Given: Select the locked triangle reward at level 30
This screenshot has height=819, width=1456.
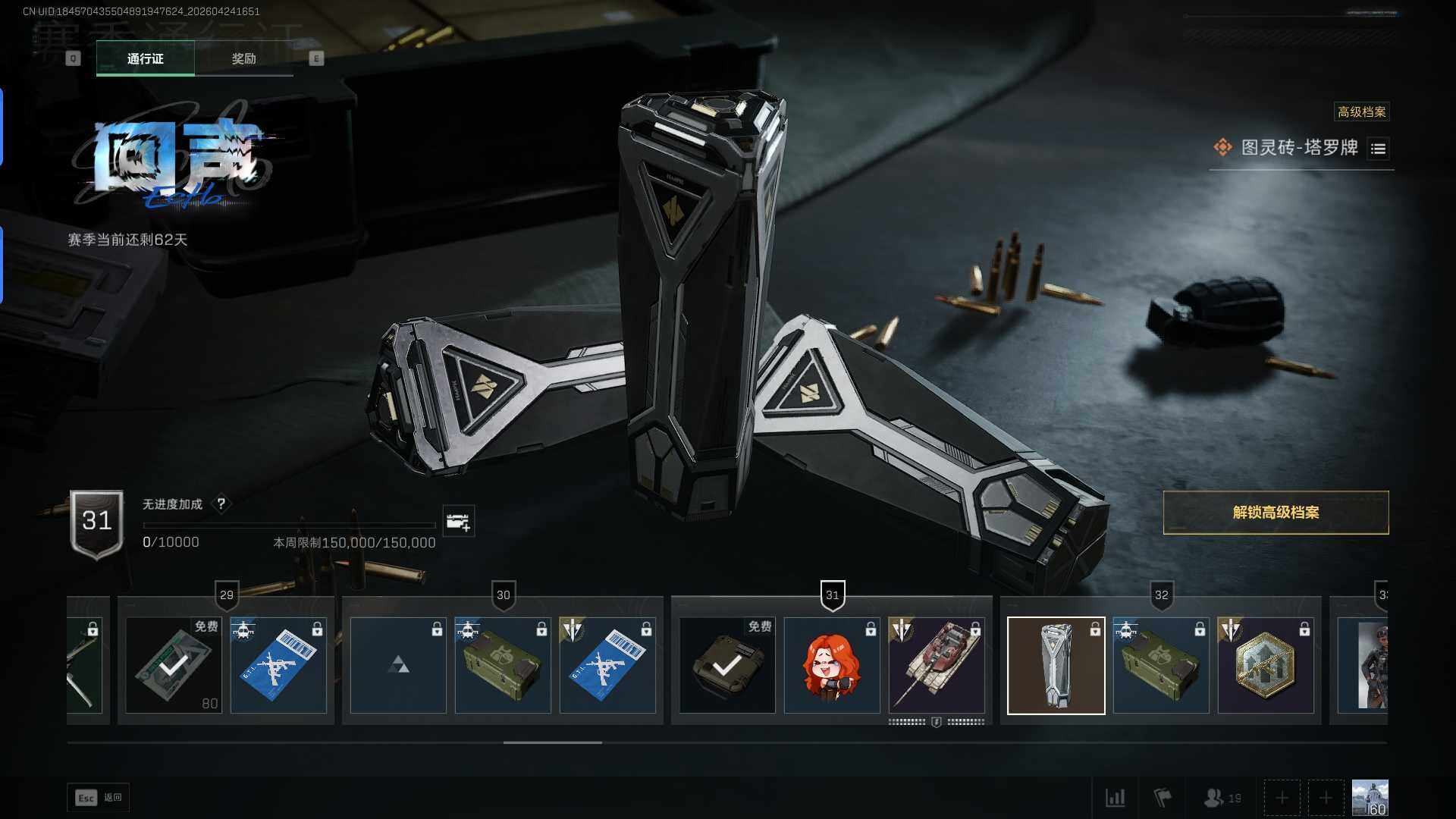Looking at the screenshot, I should (398, 665).
